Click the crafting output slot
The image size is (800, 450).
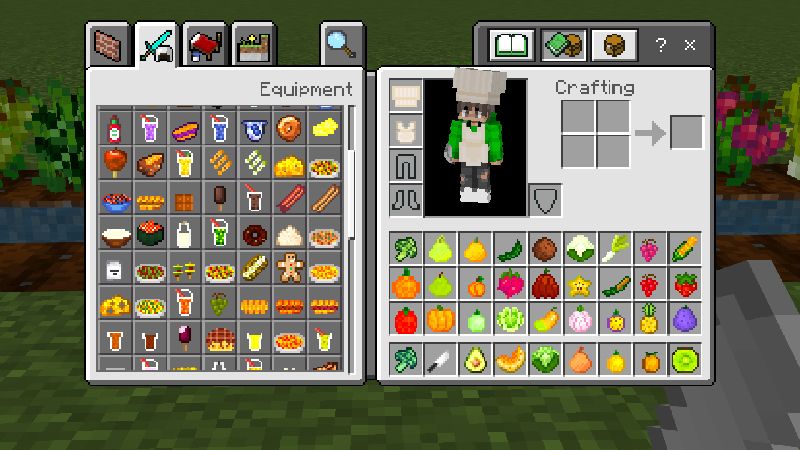686,133
